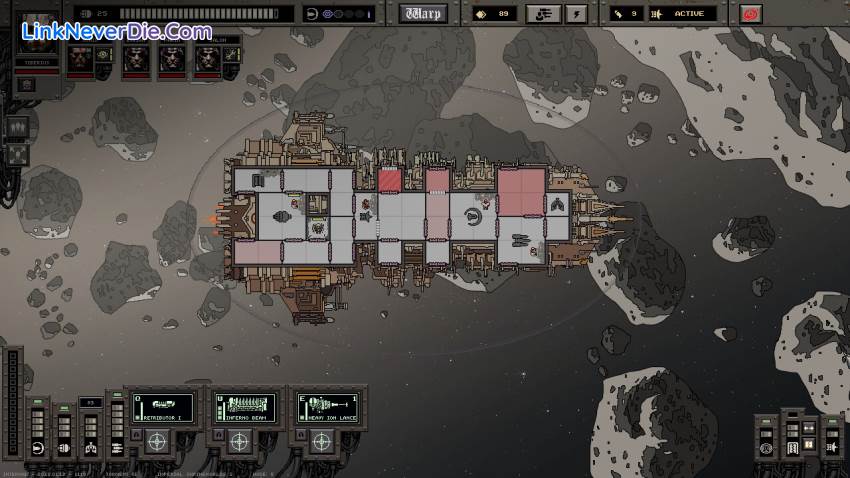The image size is (850, 478).
Task: Target with the Inferno Beam crosshair button
Action: (239, 440)
